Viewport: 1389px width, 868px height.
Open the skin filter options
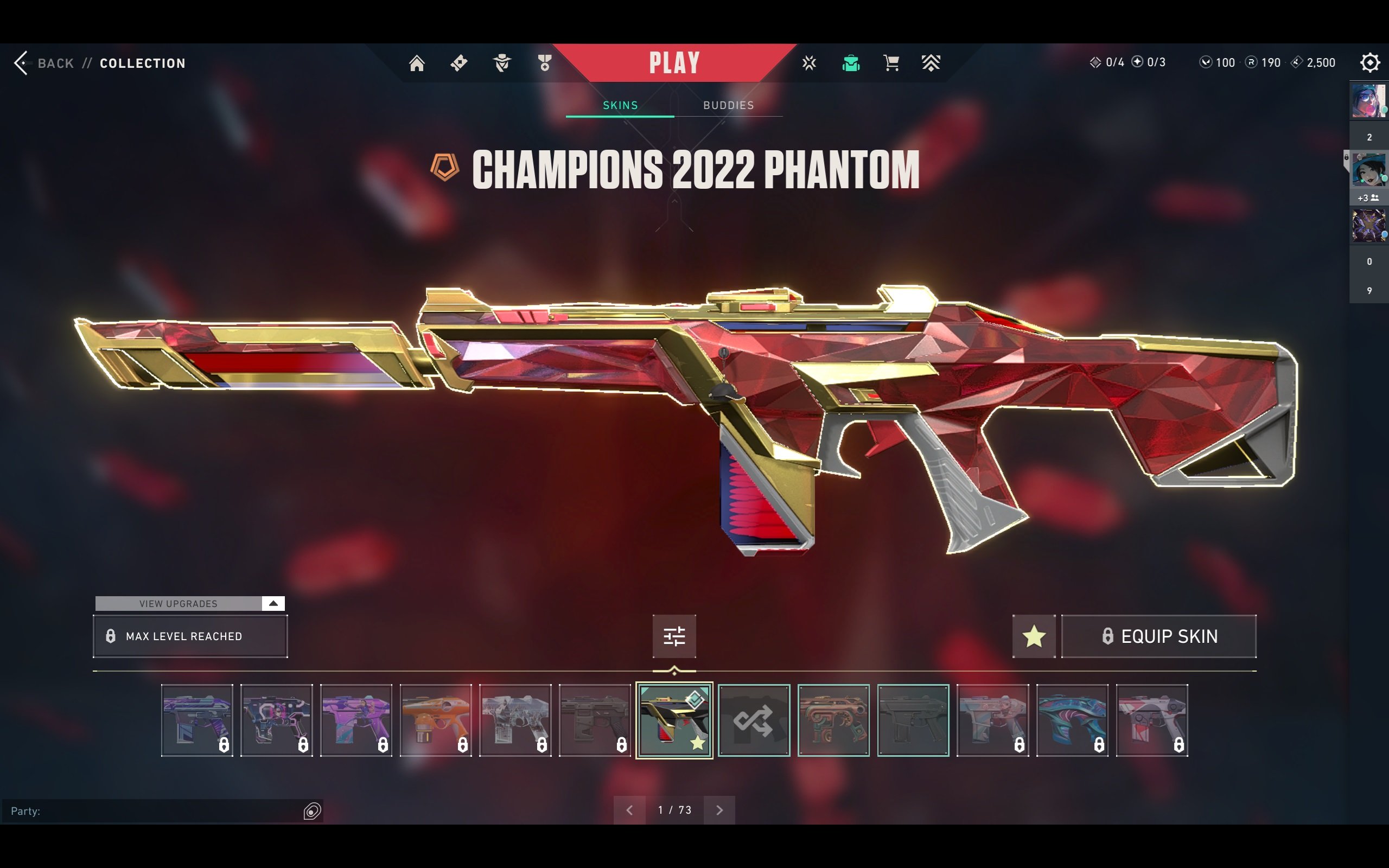tap(674, 636)
